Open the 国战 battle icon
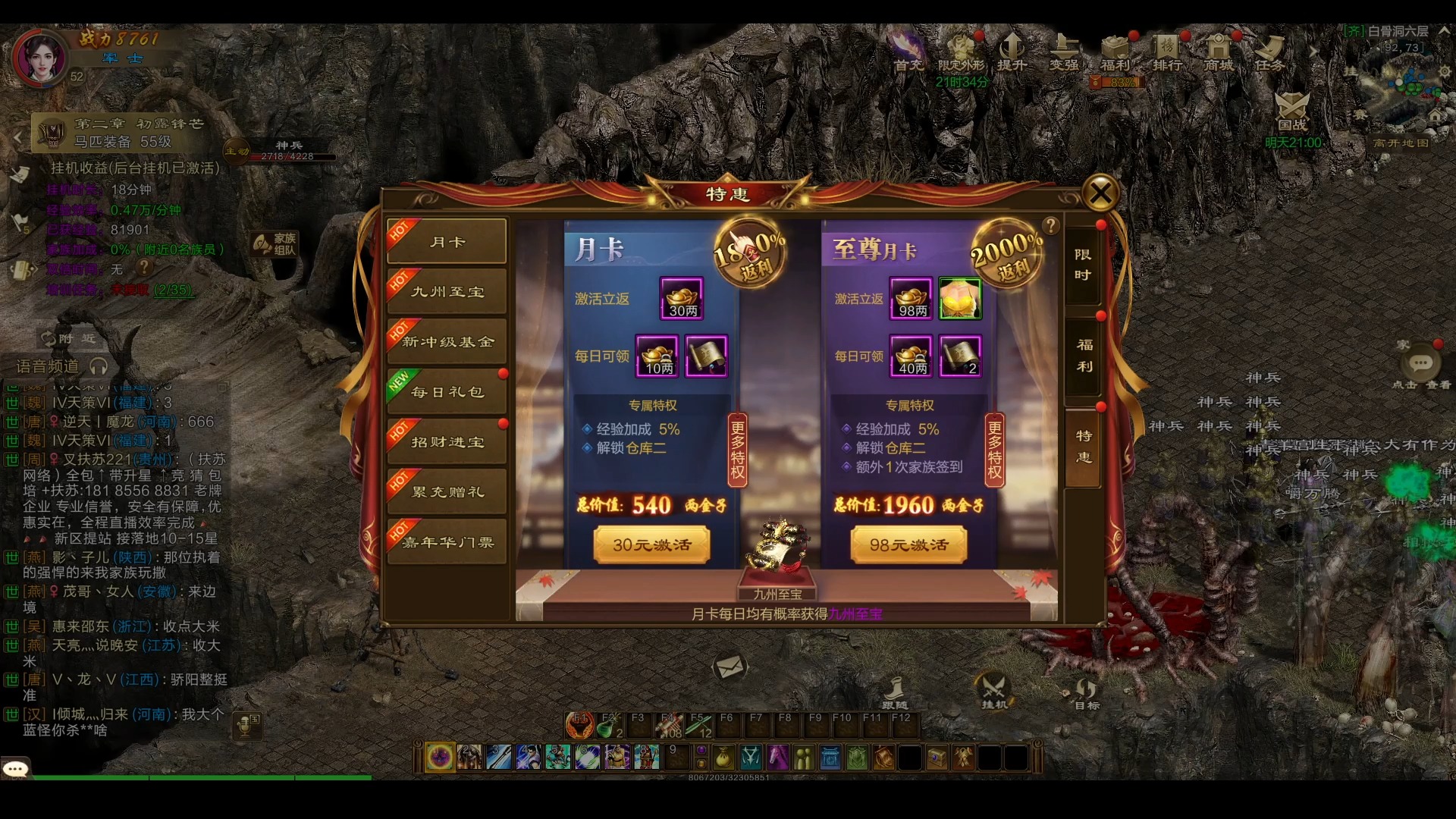The width and height of the screenshot is (1456, 819). [x=1292, y=111]
